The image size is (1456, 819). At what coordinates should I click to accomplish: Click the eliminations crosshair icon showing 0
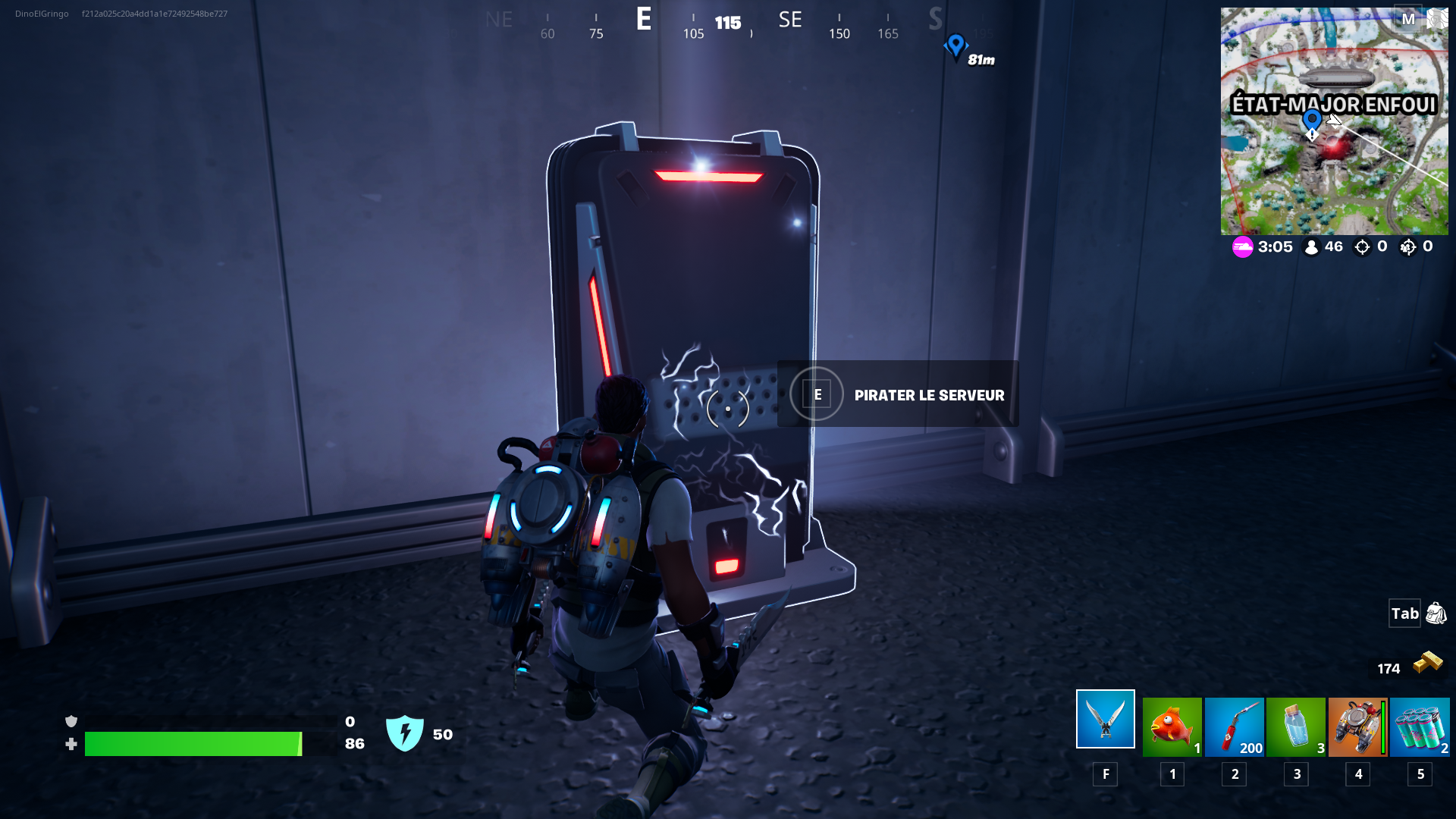tap(1362, 246)
